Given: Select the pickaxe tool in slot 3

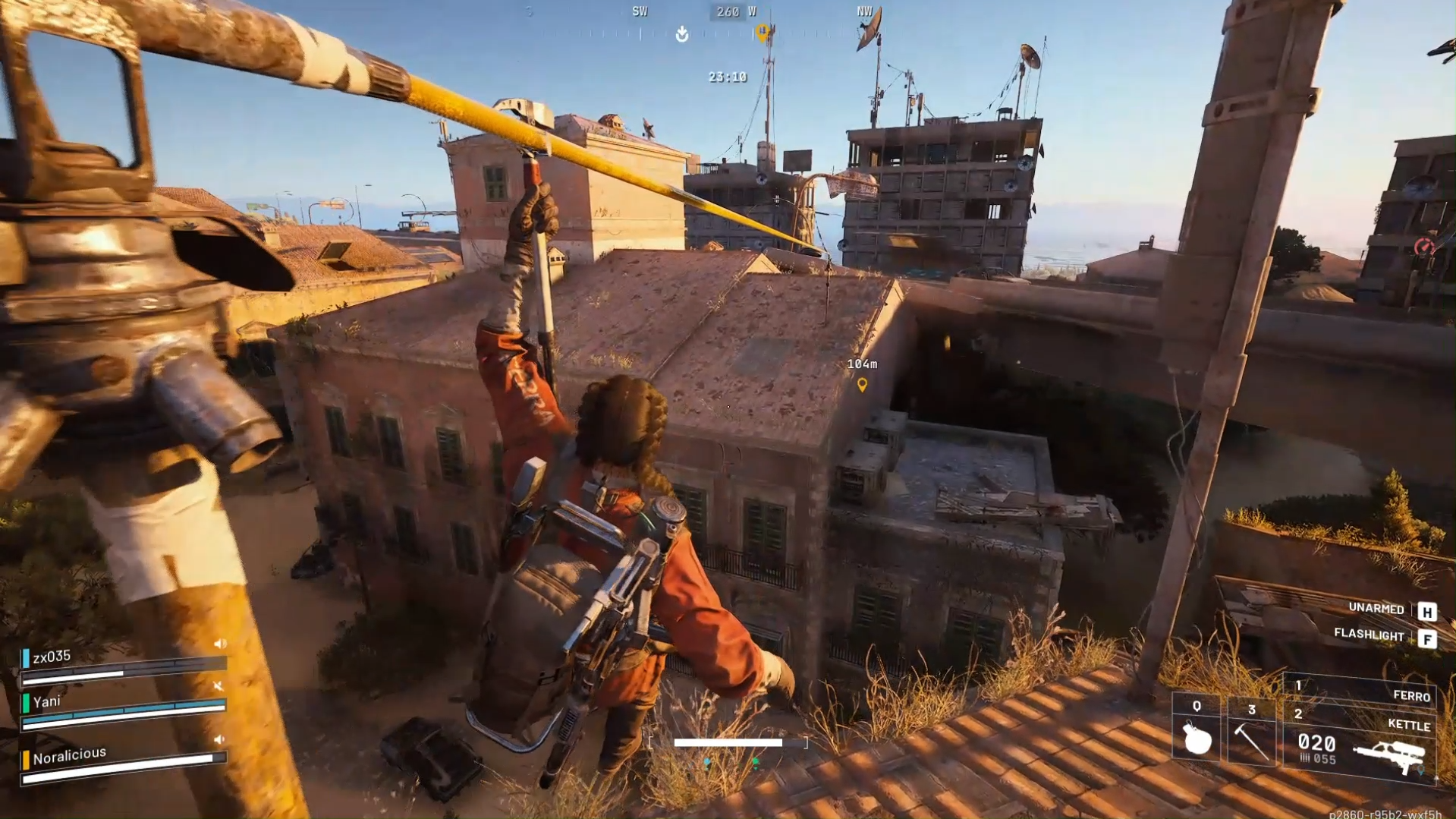Looking at the screenshot, I should click(x=1252, y=740).
